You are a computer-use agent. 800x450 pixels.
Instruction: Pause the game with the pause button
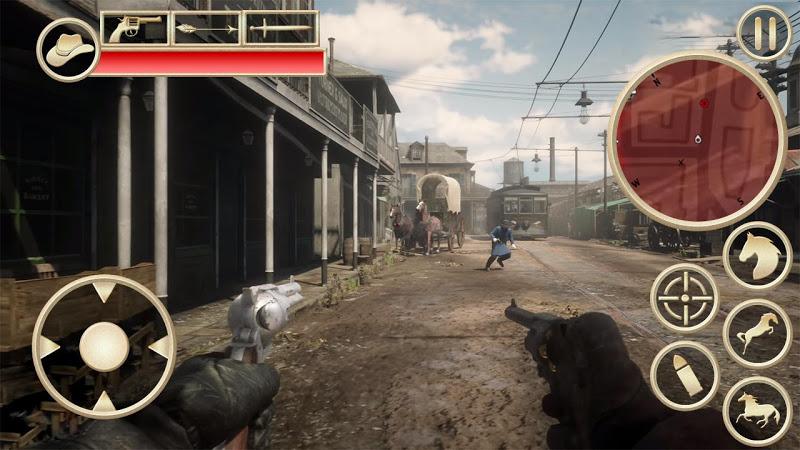point(763,33)
